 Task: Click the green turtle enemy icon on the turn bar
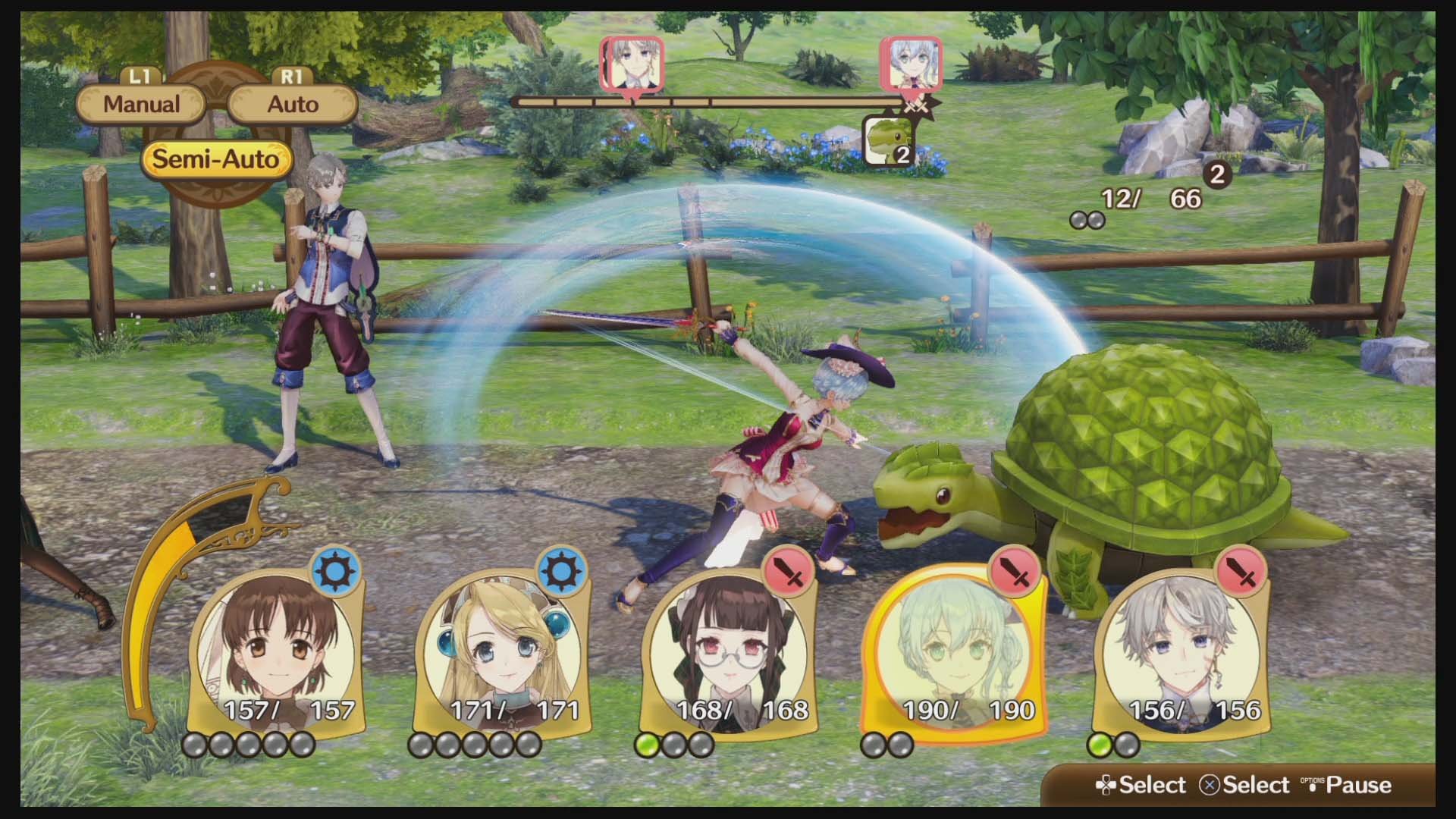(890, 138)
